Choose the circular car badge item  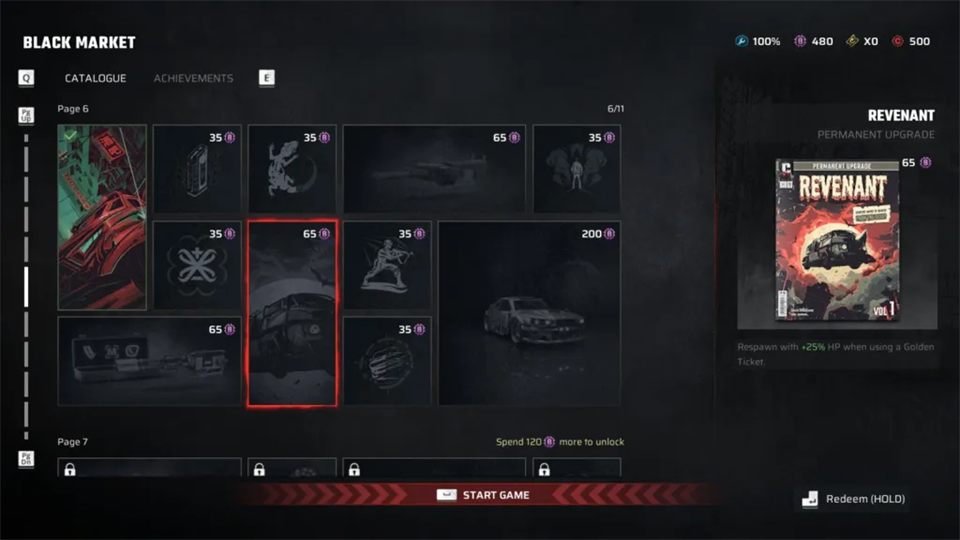click(x=387, y=361)
